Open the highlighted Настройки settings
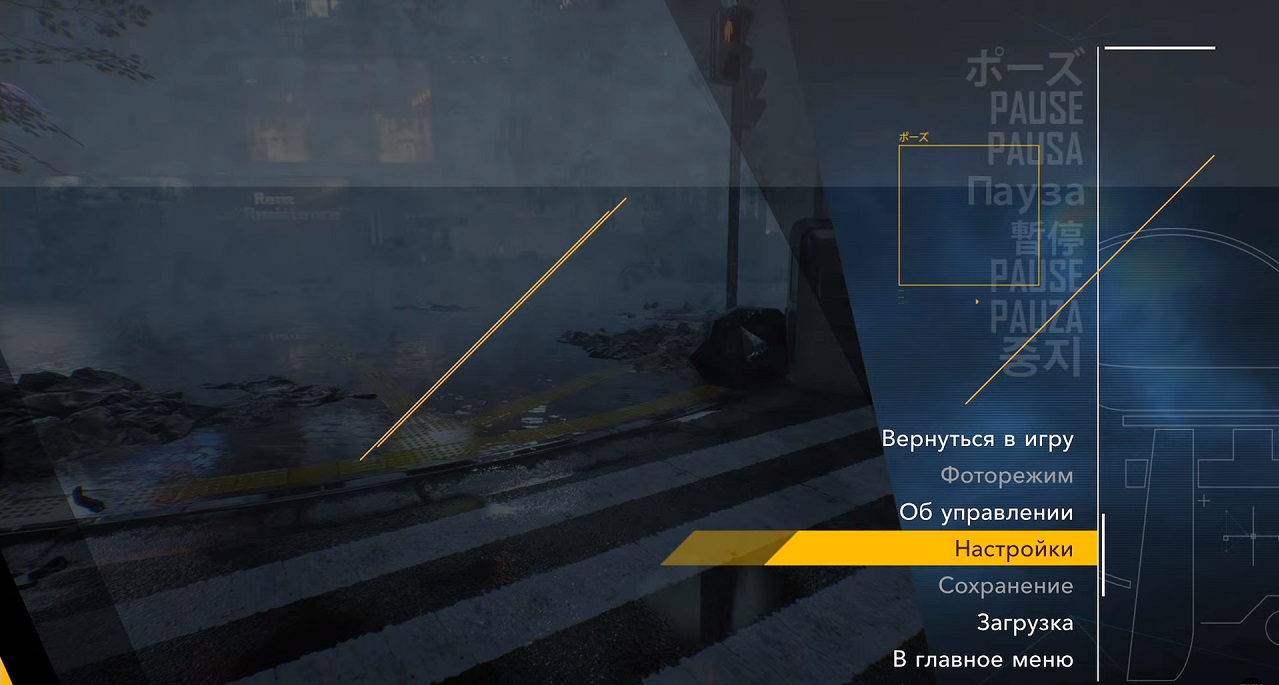The height and width of the screenshot is (685, 1279). click(x=1013, y=549)
